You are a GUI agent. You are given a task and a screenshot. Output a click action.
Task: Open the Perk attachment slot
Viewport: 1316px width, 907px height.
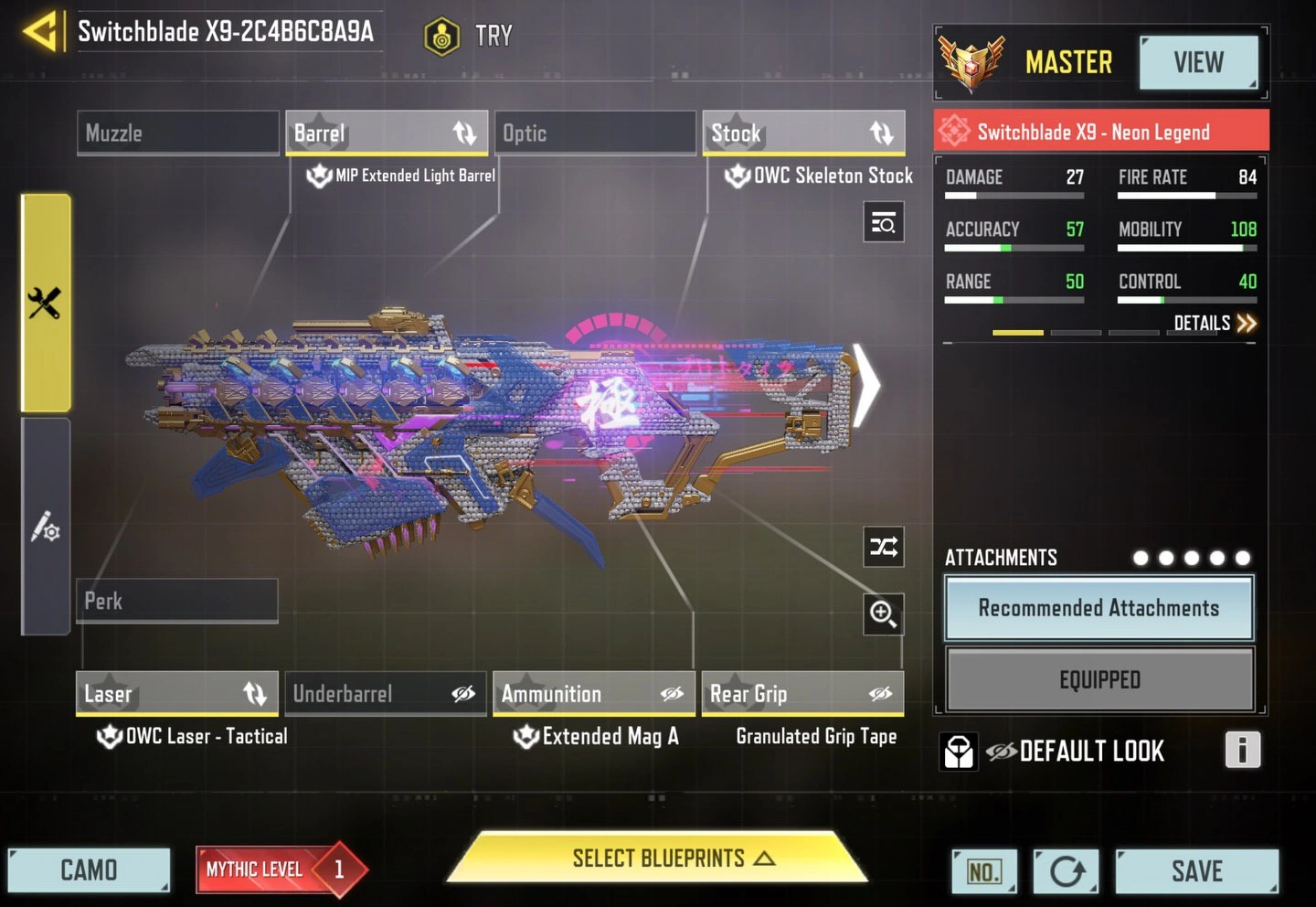tap(176, 601)
